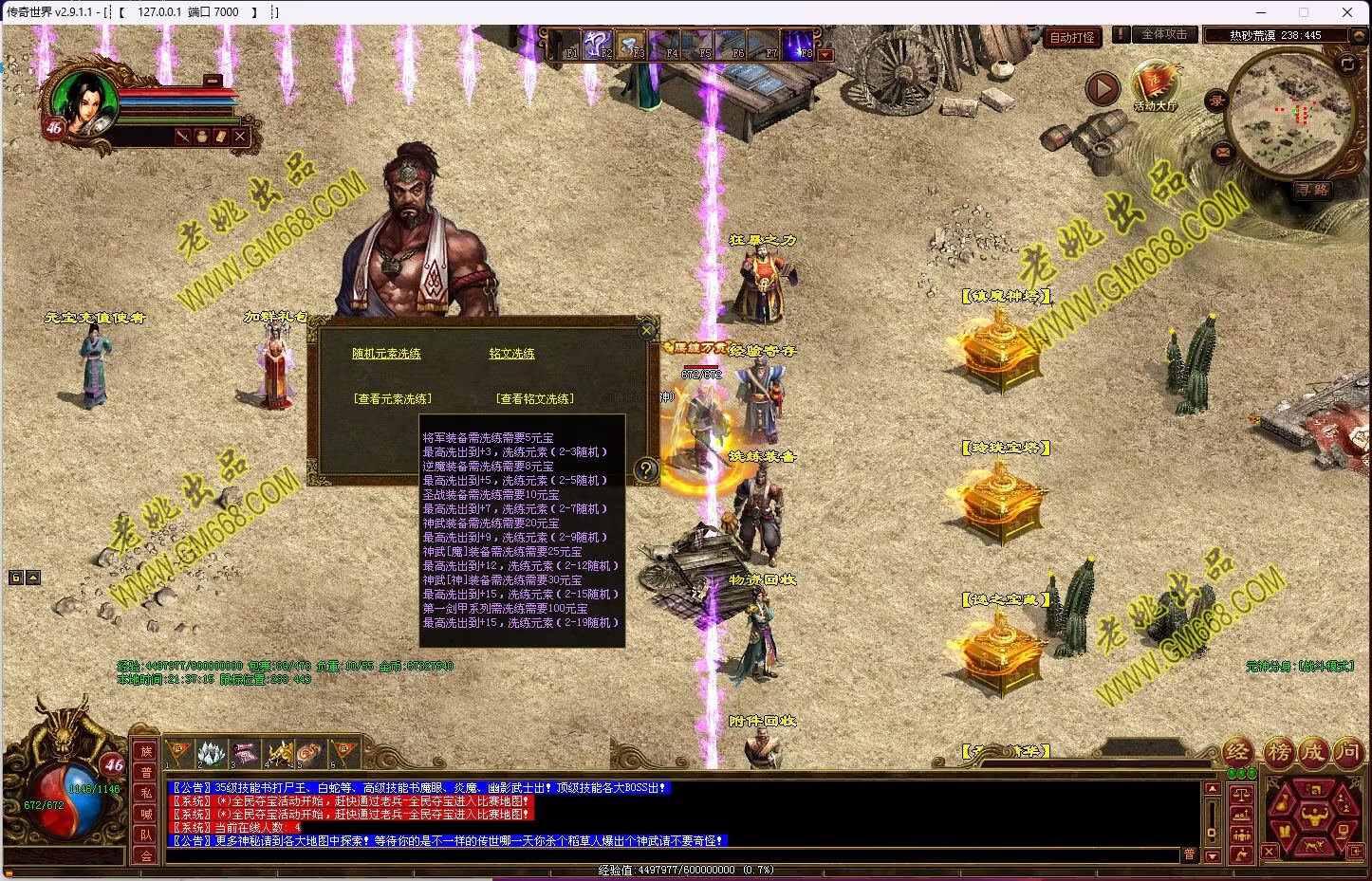1372x881 pixels.
Task: Select the white lotus hotbar item
Action: [x=211, y=754]
